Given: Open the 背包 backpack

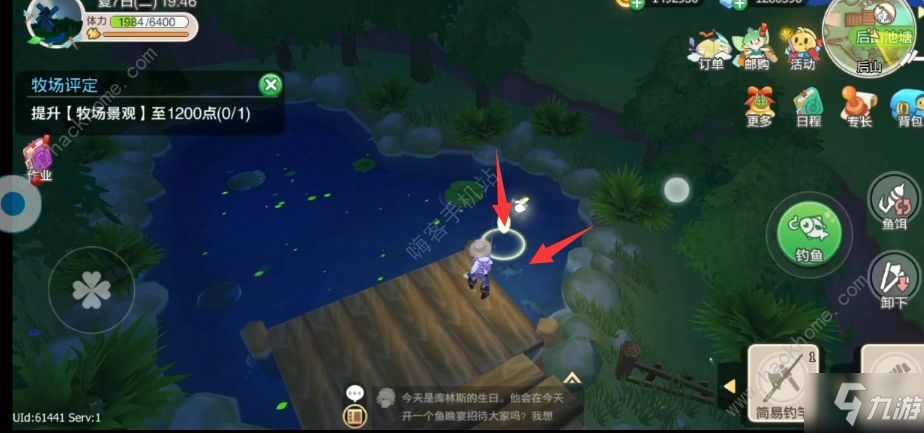Looking at the screenshot, I should (x=906, y=106).
